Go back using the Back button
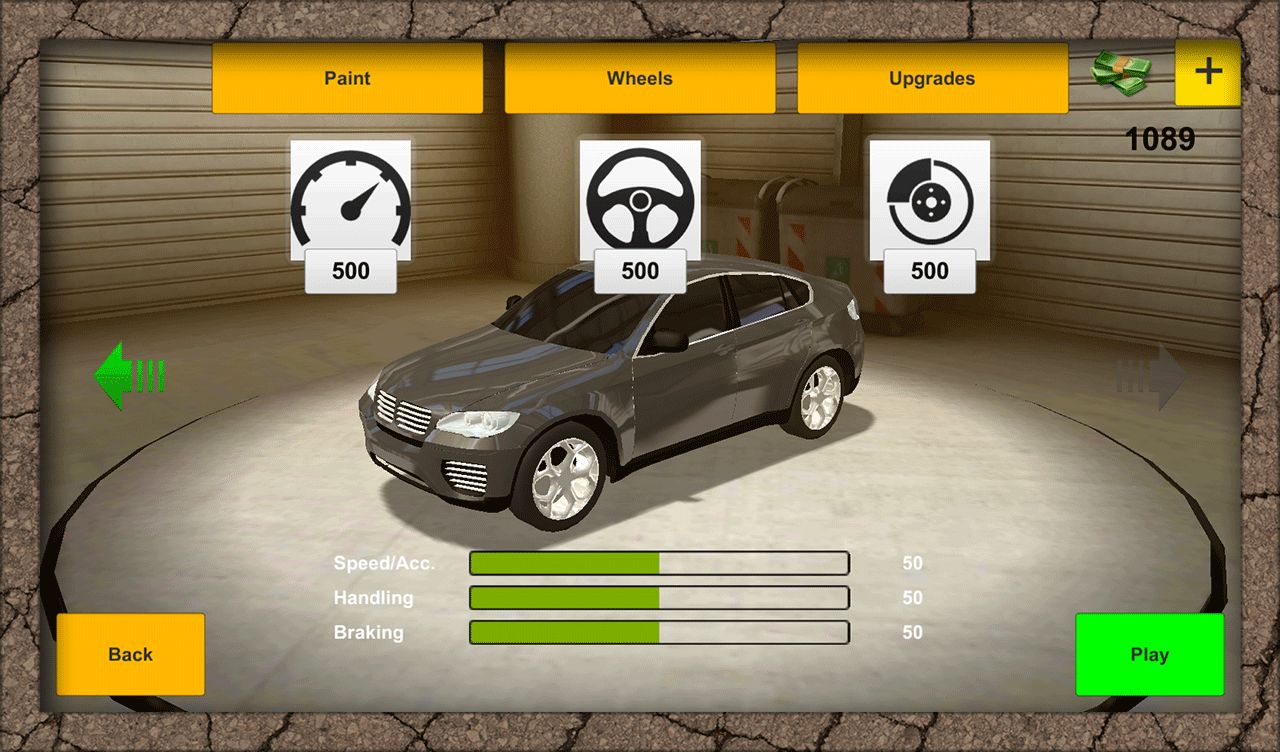This screenshot has width=1280, height=752. point(130,654)
